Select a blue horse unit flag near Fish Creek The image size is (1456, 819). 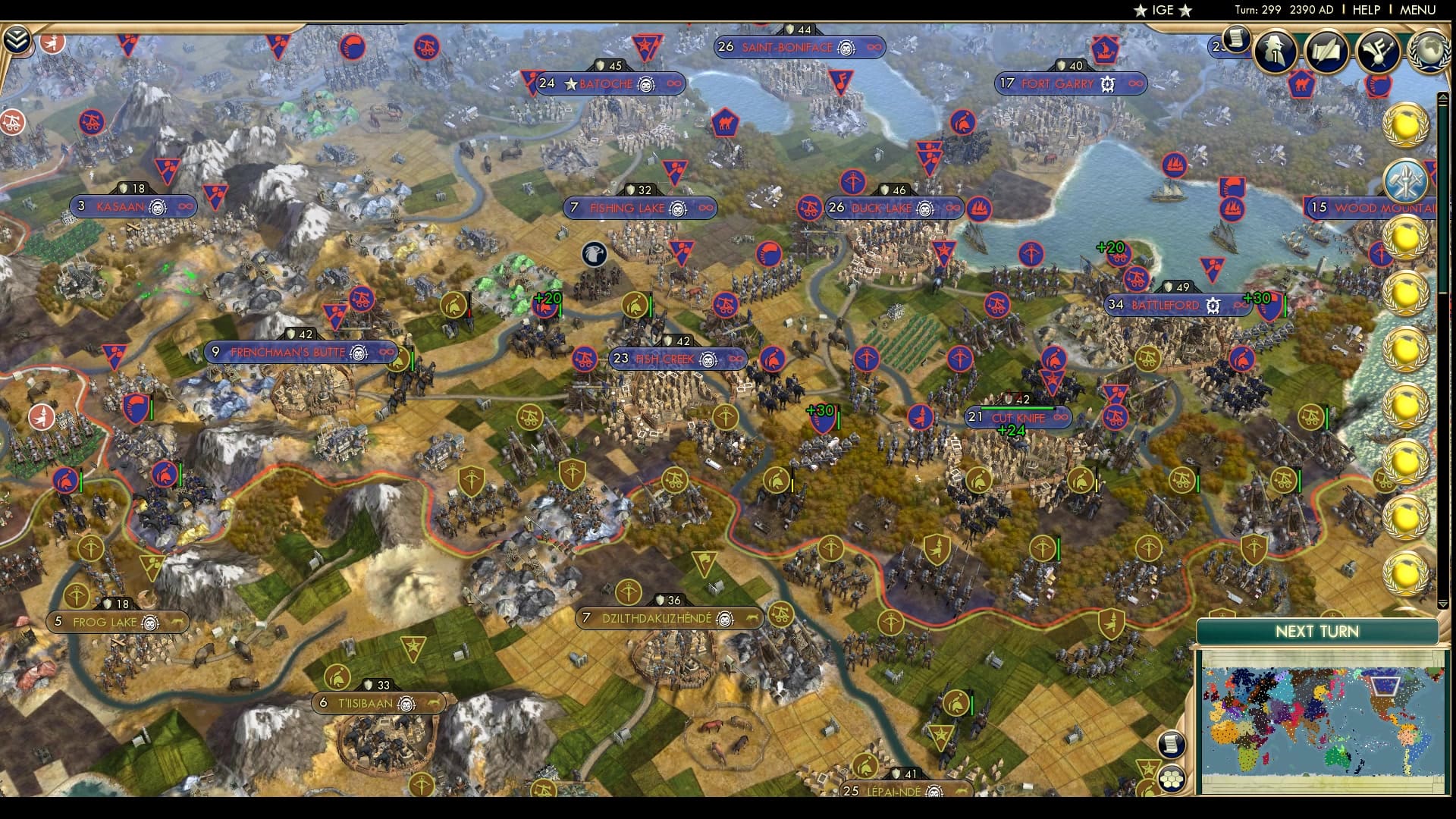[x=772, y=359]
